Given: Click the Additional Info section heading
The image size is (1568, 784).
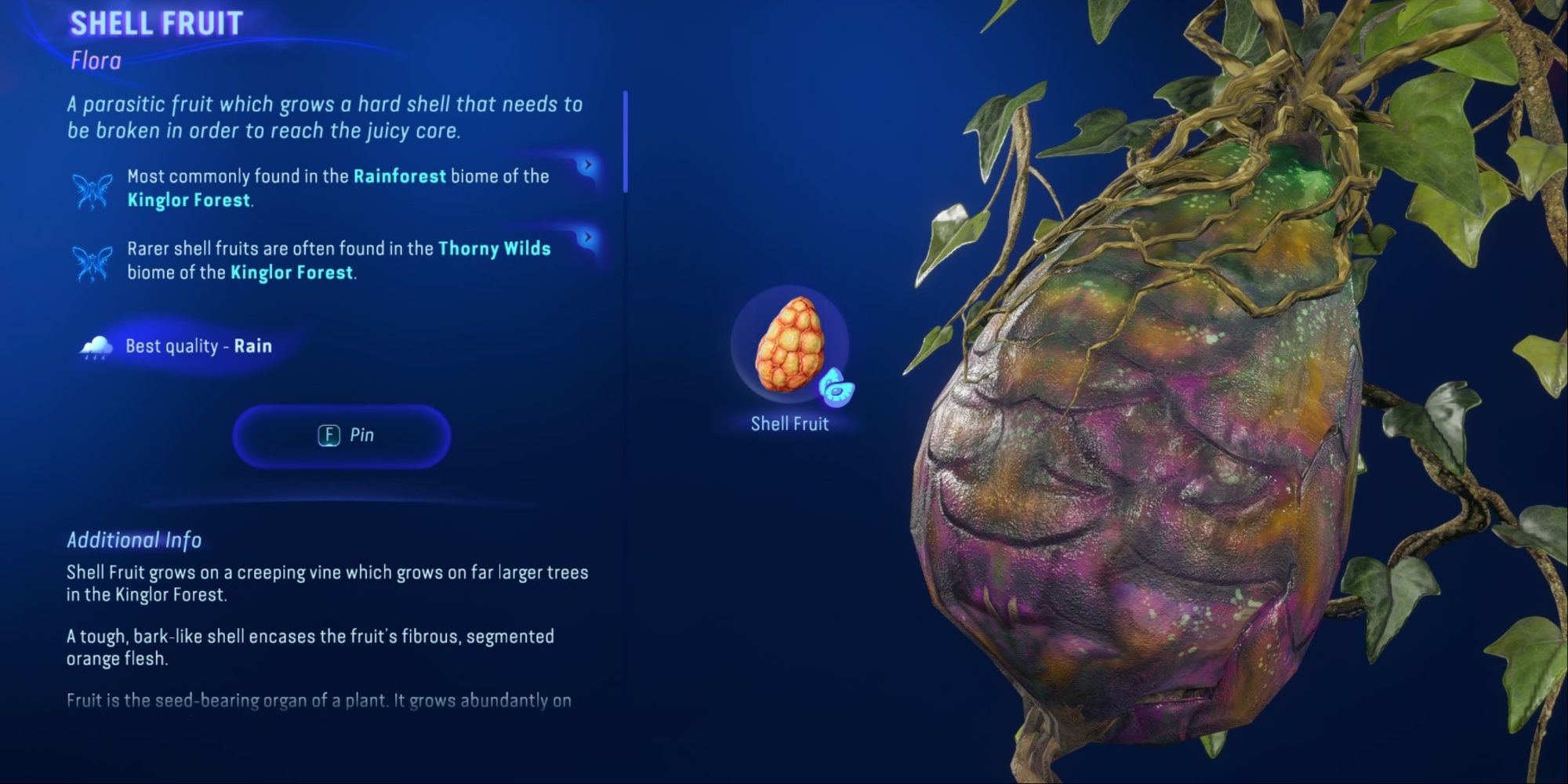Looking at the screenshot, I should pos(133,539).
